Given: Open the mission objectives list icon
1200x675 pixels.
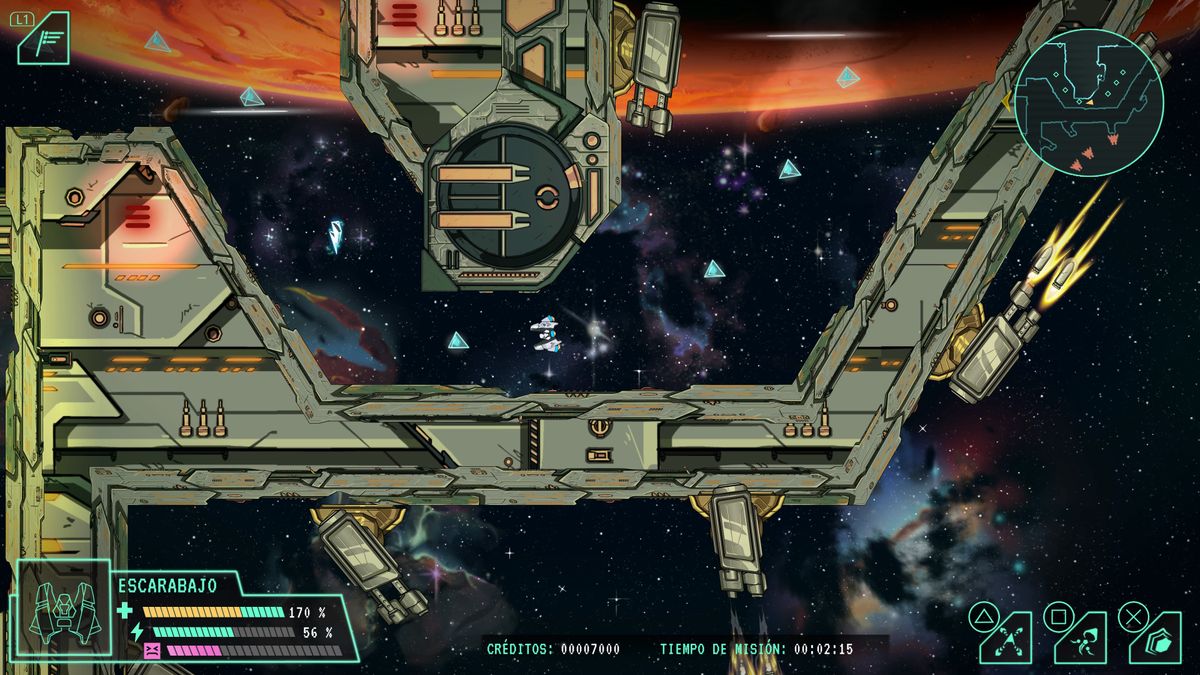Looking at the screenshot, I should [46, 41].
